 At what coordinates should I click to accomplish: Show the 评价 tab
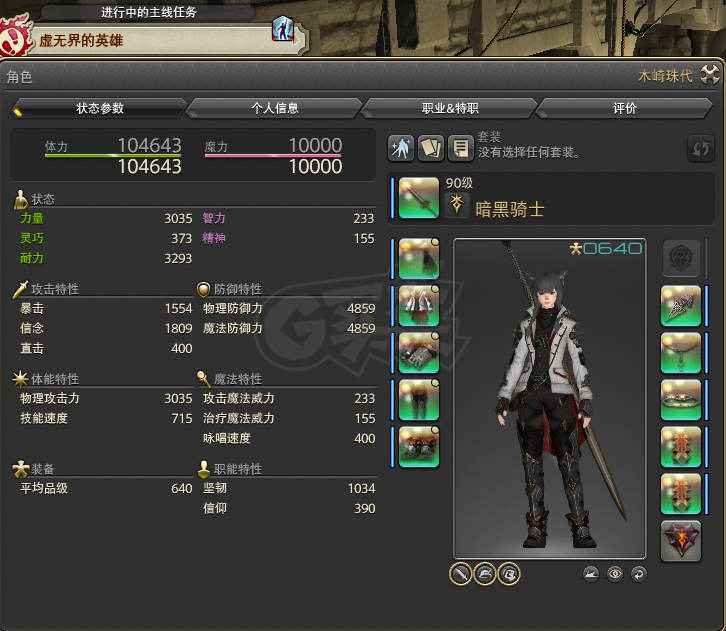pyautogui.click(x=625, y=108)
